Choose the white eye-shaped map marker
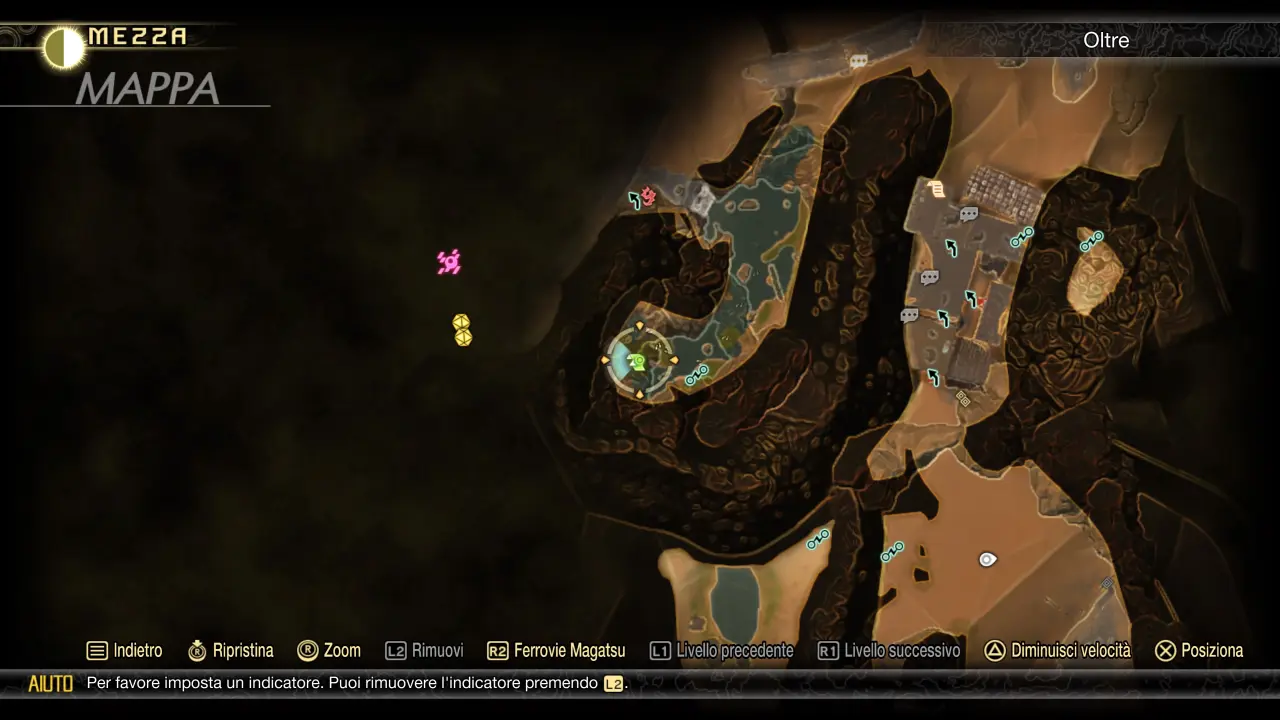The height and width of the screenshot is (720, 1280). pos(987,560)
